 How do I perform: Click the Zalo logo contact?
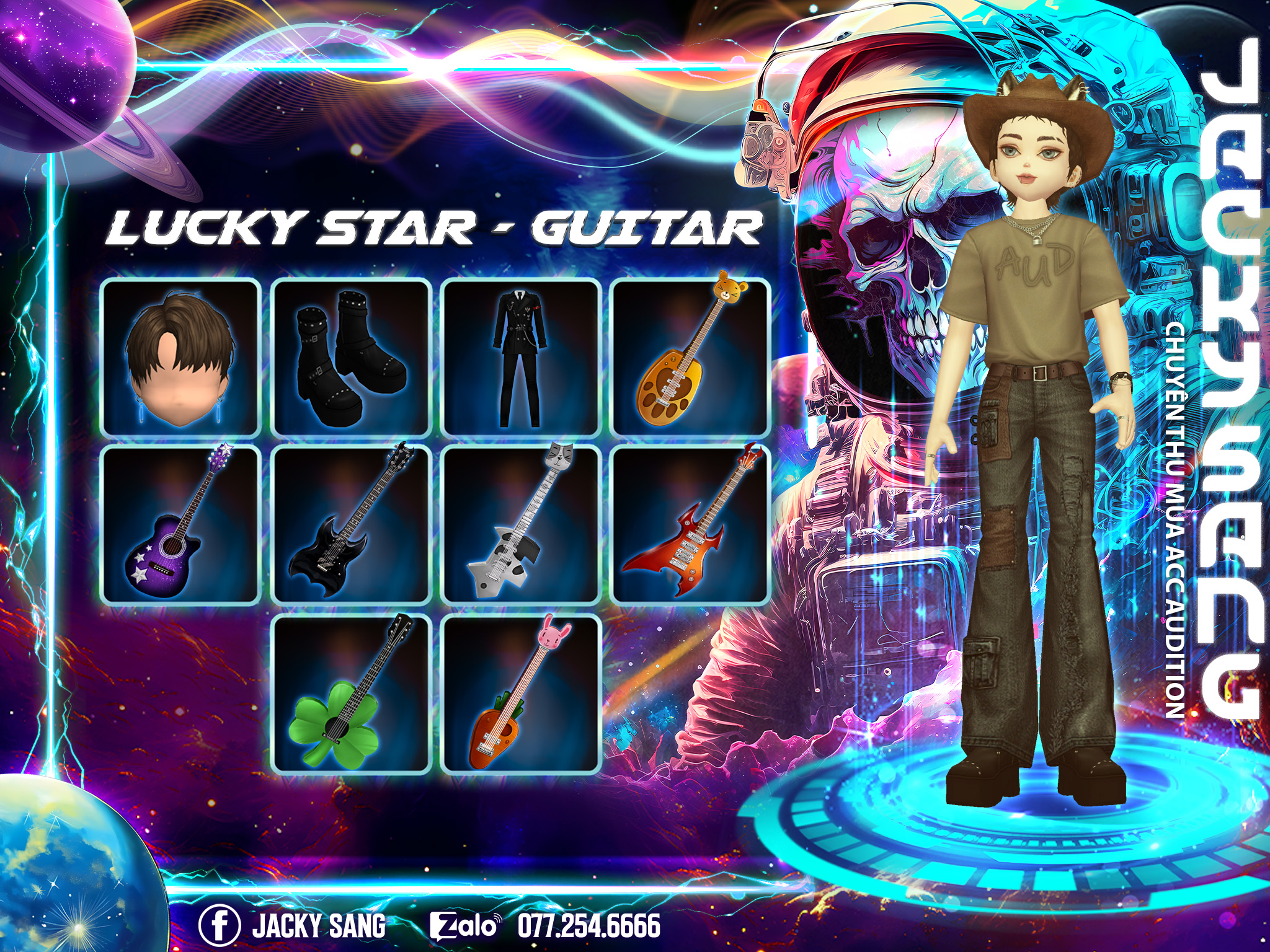coord(464,926)
